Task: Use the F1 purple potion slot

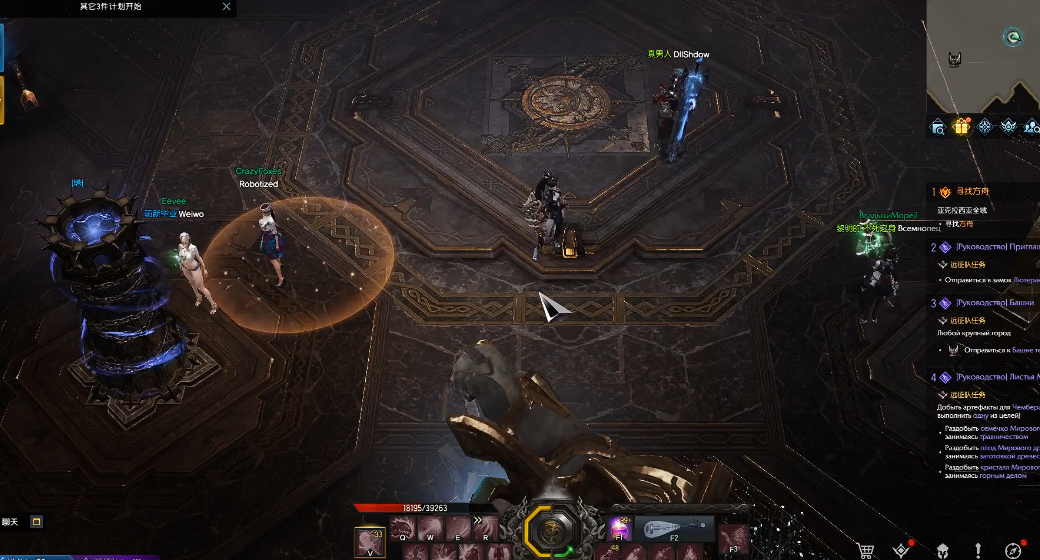Action: tap(619, 529)
